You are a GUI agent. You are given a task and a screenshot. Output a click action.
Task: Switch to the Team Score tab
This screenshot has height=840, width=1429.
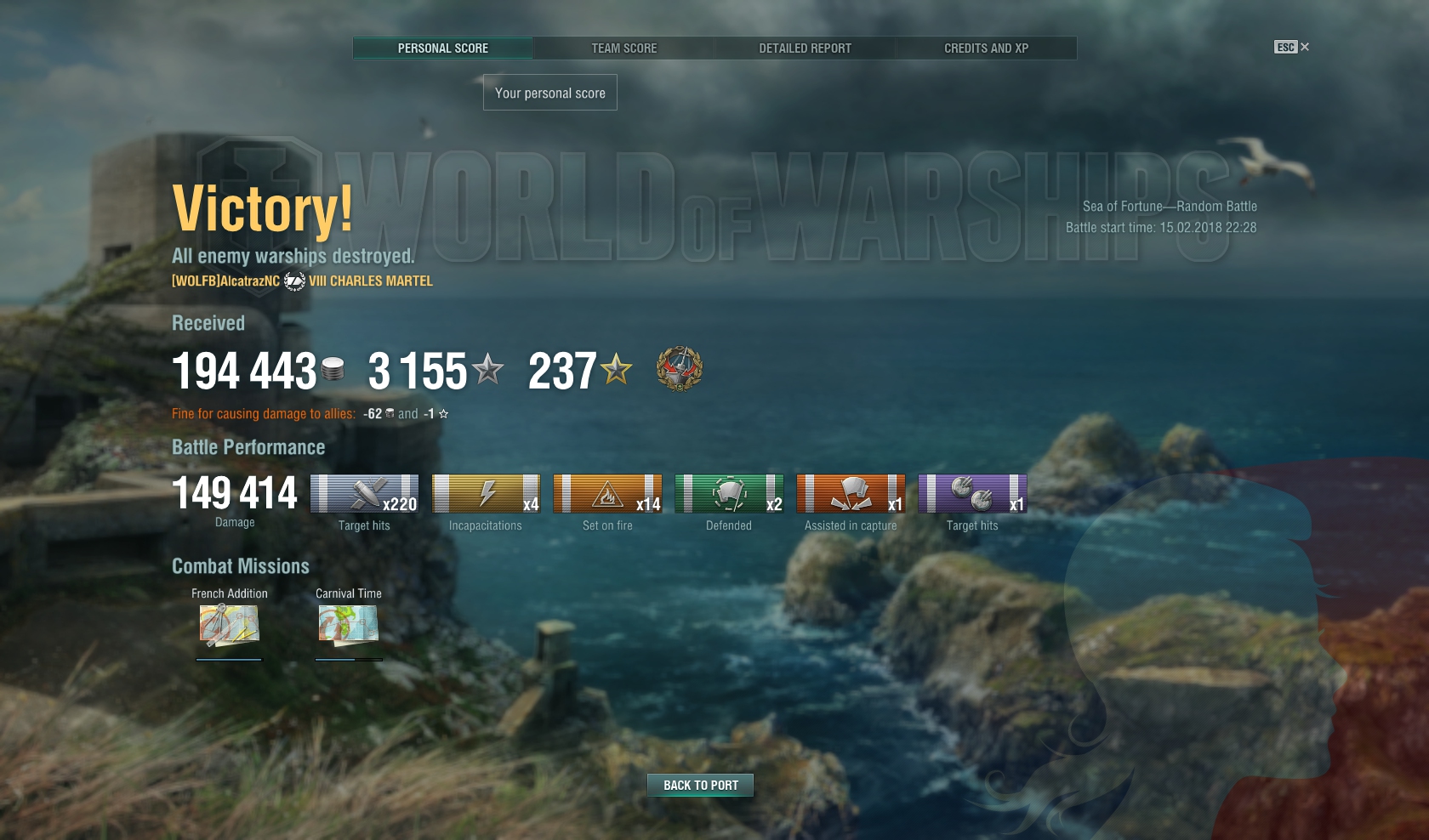click(x=623, y=48)
